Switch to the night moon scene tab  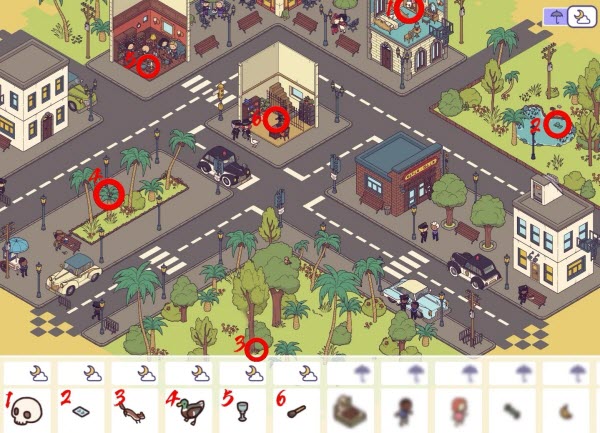tap(578, 16)
